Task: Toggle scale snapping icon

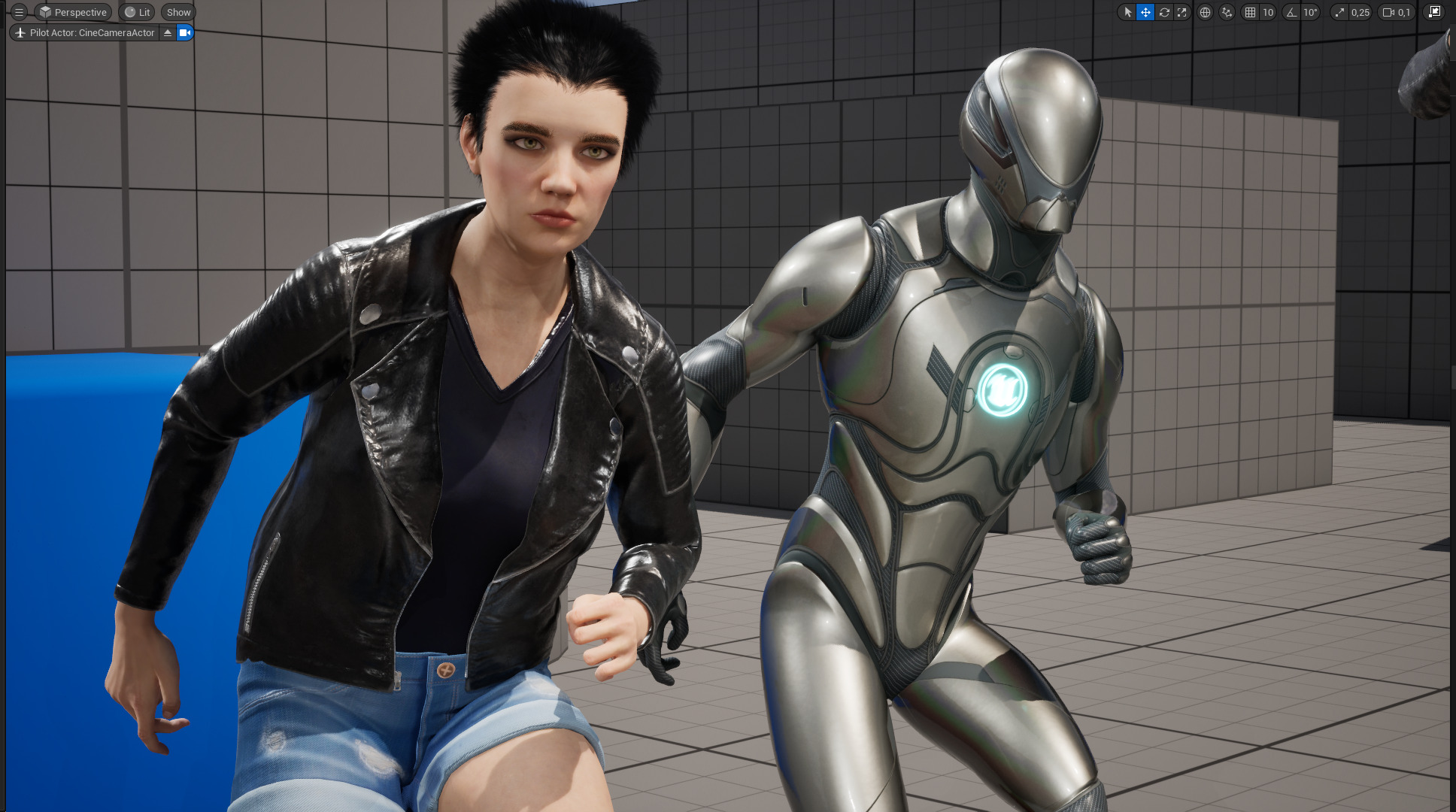Action: [1339, 12]
